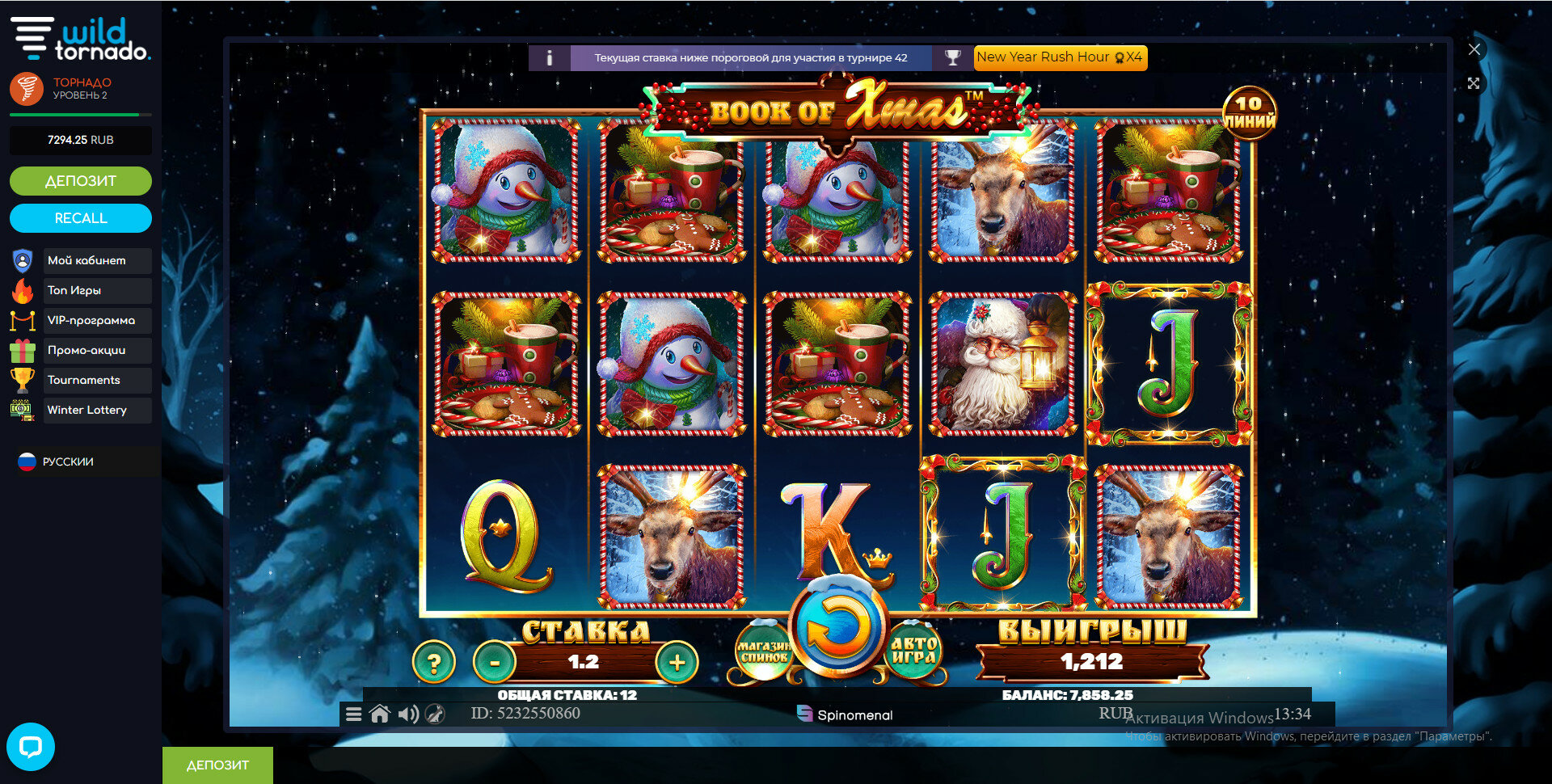This screenshot has height=784, width=1552.
Task: Open the live chat bubble
Action: point(31,746)
